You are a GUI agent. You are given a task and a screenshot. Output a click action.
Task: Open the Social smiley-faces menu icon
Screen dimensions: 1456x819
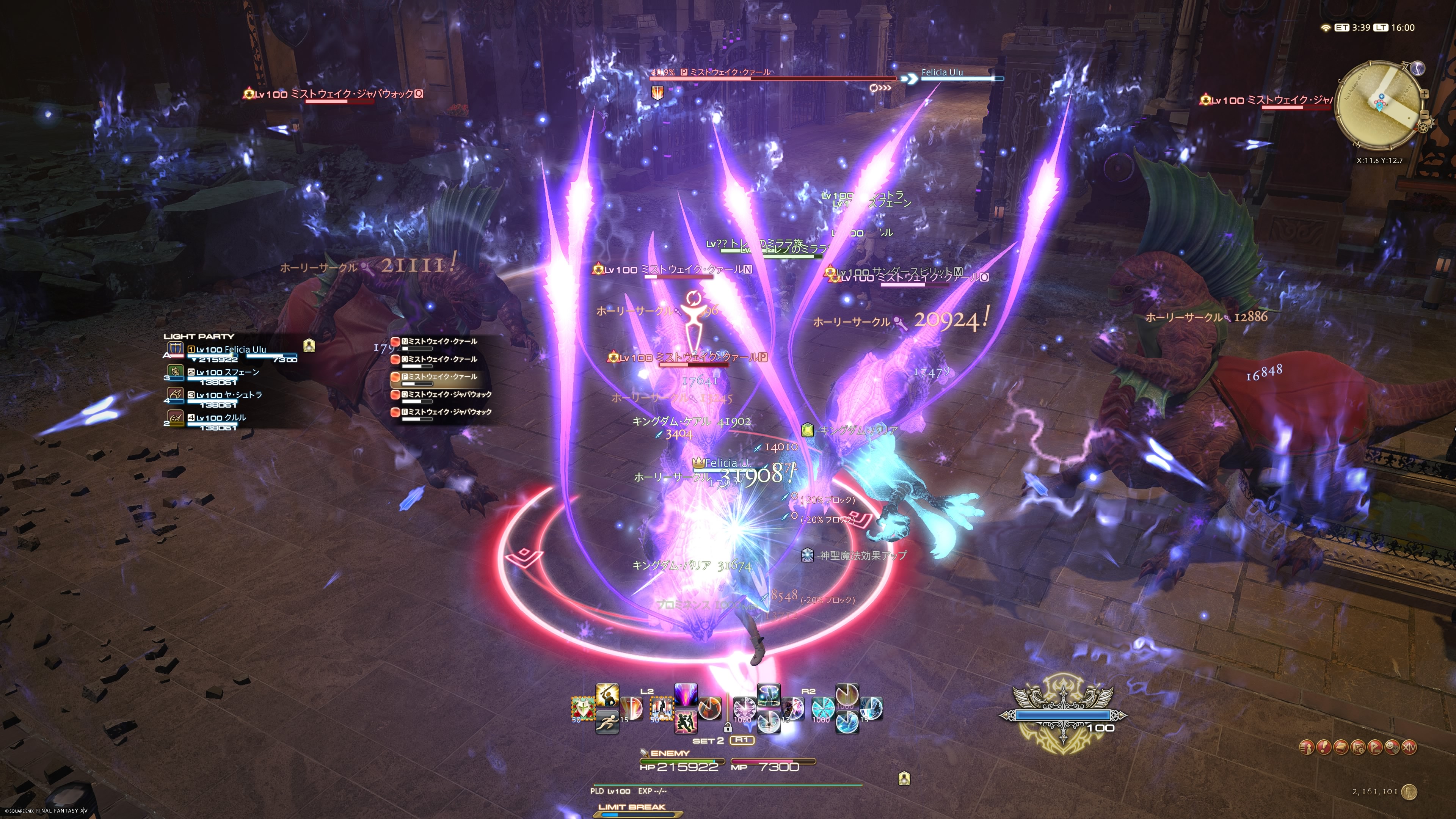point(1392,747)
